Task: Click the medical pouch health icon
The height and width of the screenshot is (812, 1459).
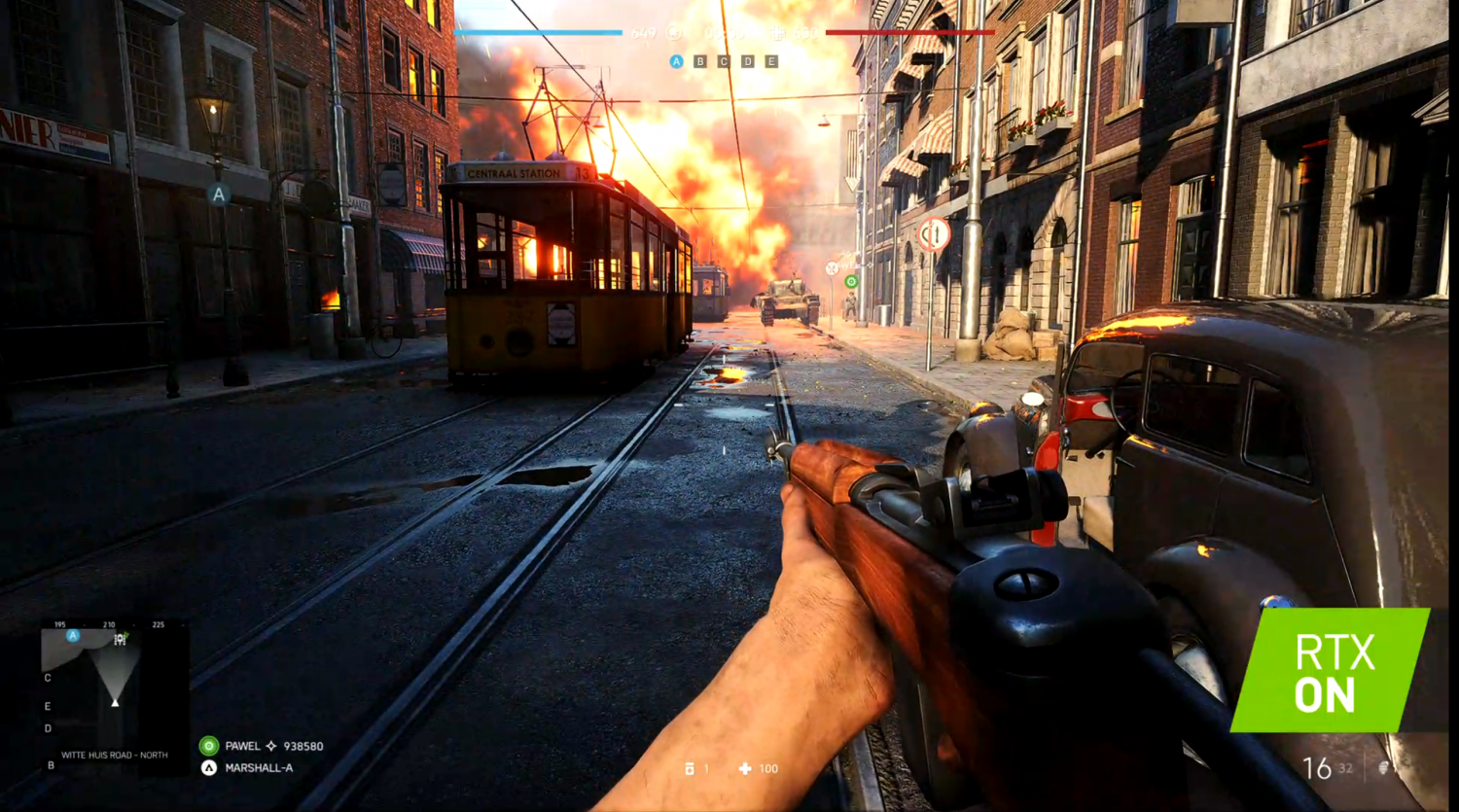Action: 745,768
